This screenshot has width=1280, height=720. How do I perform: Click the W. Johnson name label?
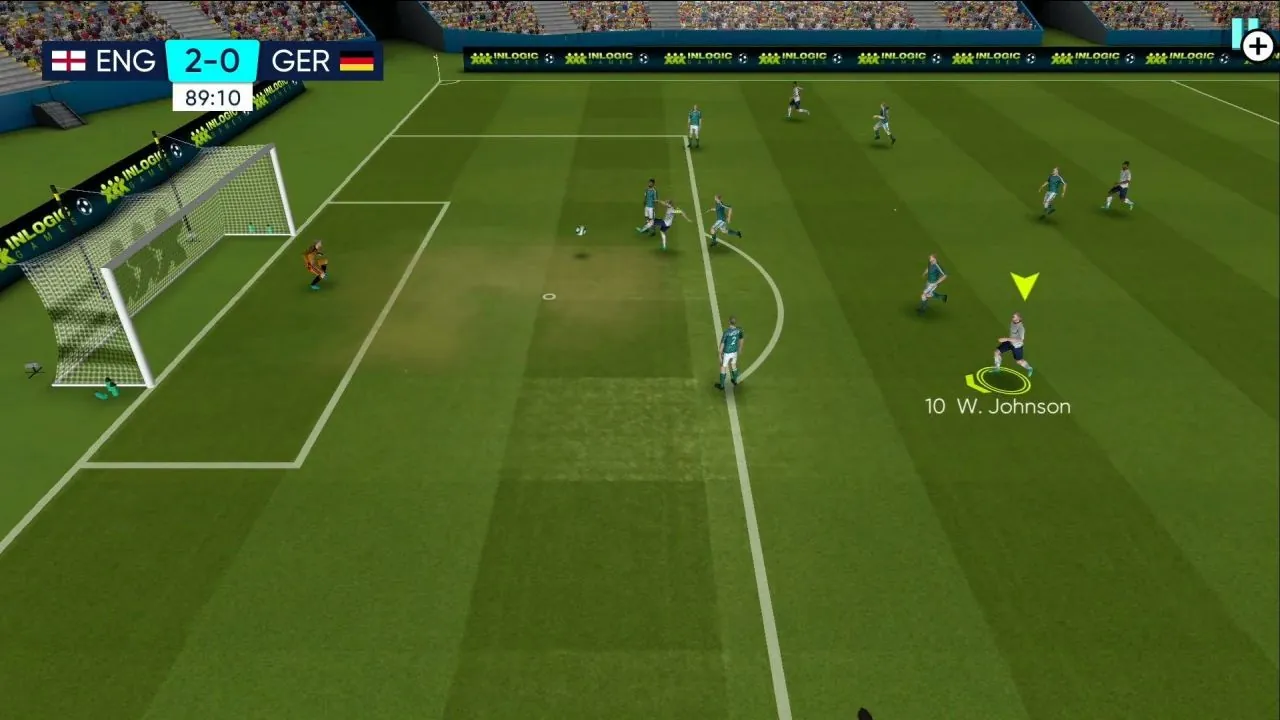coord(1013,407)
